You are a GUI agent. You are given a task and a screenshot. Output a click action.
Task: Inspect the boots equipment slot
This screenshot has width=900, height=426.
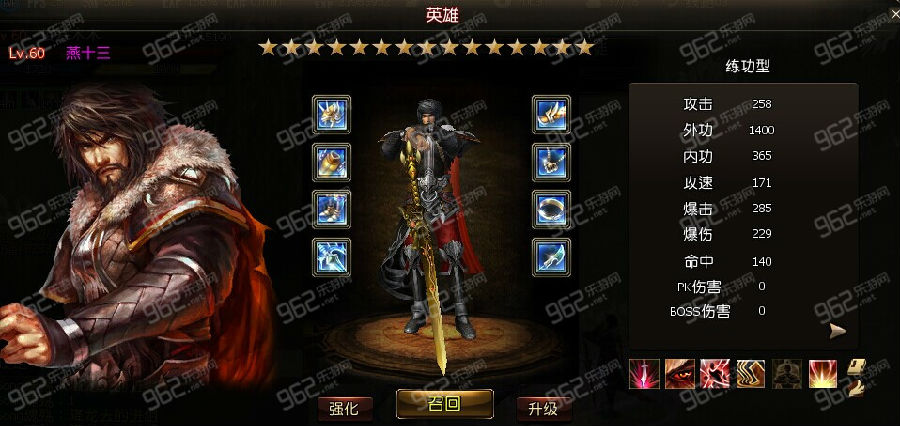331,208
